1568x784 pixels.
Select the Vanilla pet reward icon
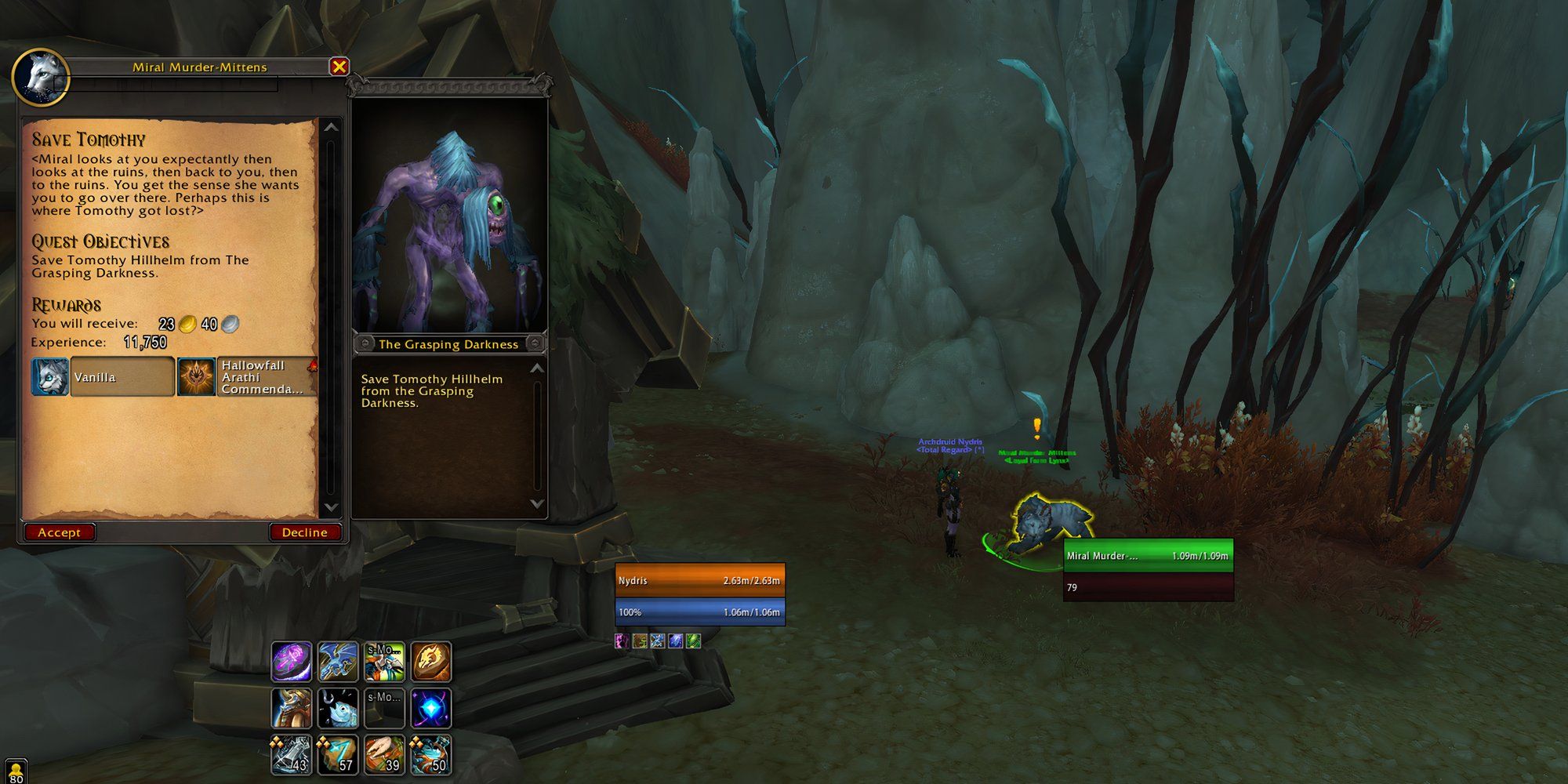50,377
